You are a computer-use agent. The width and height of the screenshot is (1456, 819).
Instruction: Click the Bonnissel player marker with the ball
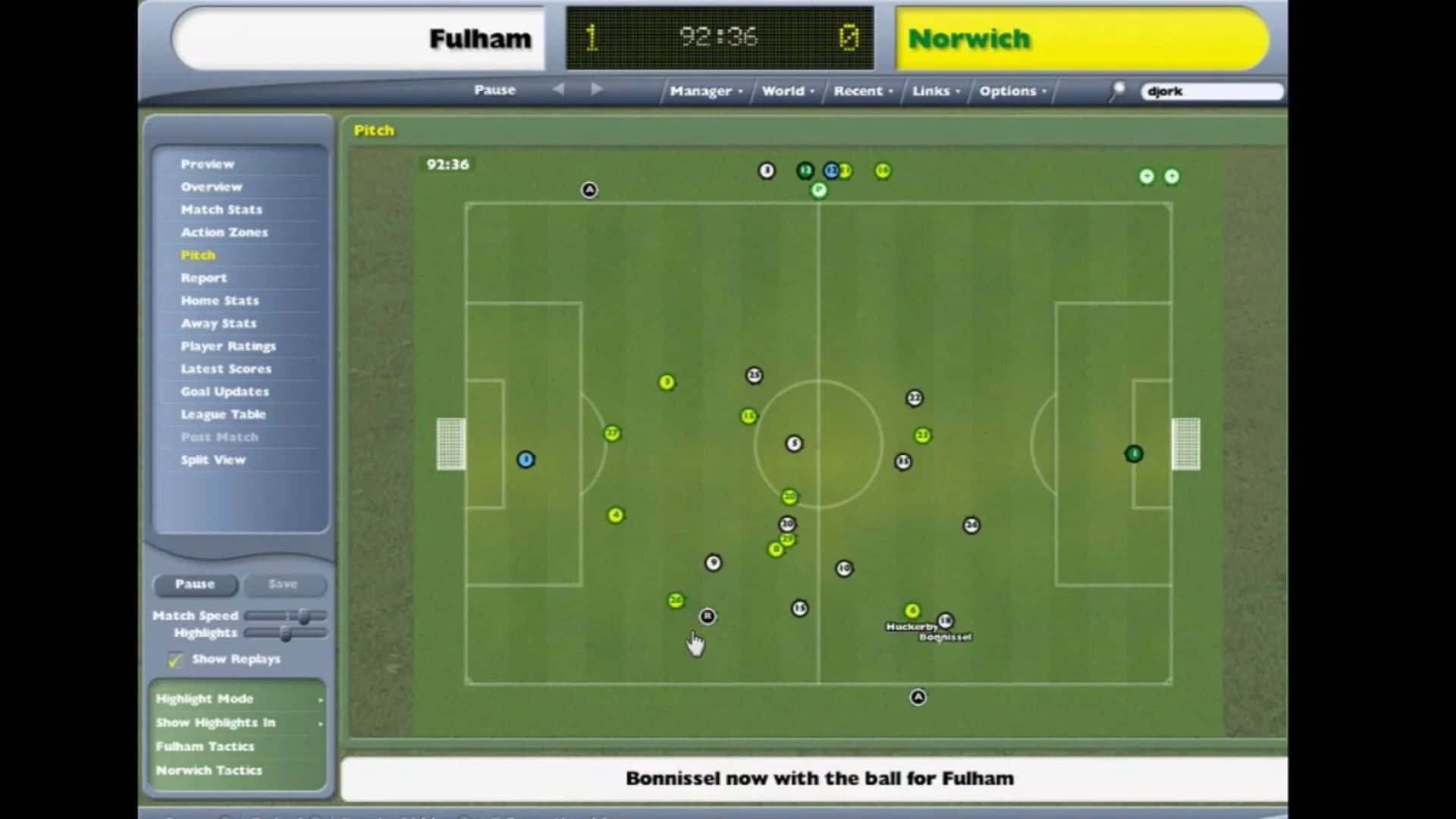[x=943, y=620]
